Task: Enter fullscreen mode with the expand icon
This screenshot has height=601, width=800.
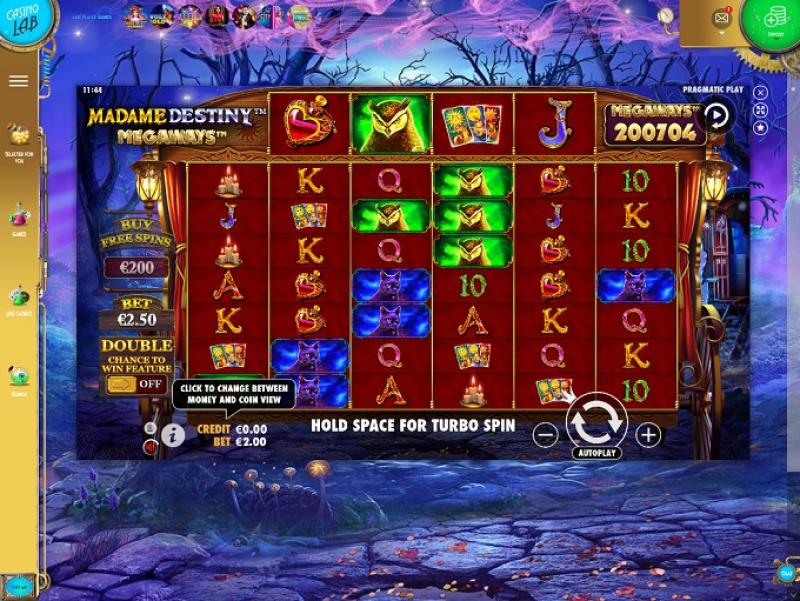Action: click(x=760, y=110)
